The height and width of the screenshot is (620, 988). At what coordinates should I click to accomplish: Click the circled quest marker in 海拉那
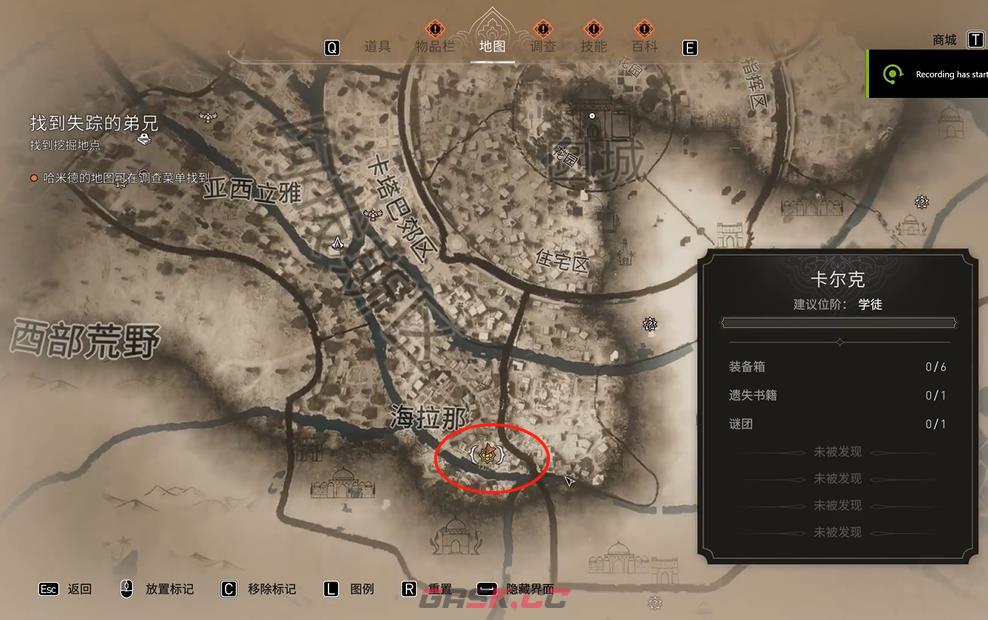click(486, 455)
